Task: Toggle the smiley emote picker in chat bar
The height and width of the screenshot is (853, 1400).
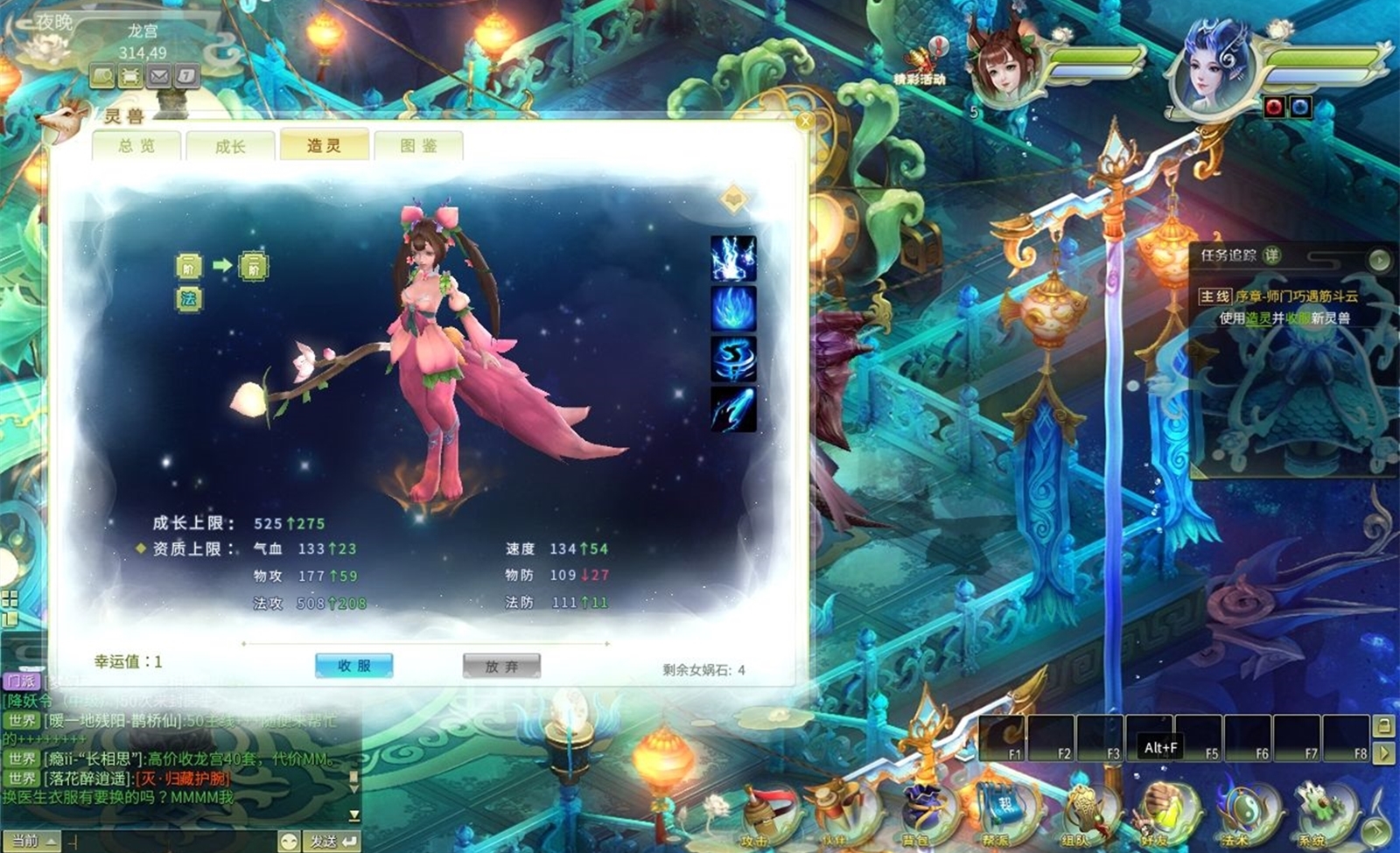Action: pos(290,838)
